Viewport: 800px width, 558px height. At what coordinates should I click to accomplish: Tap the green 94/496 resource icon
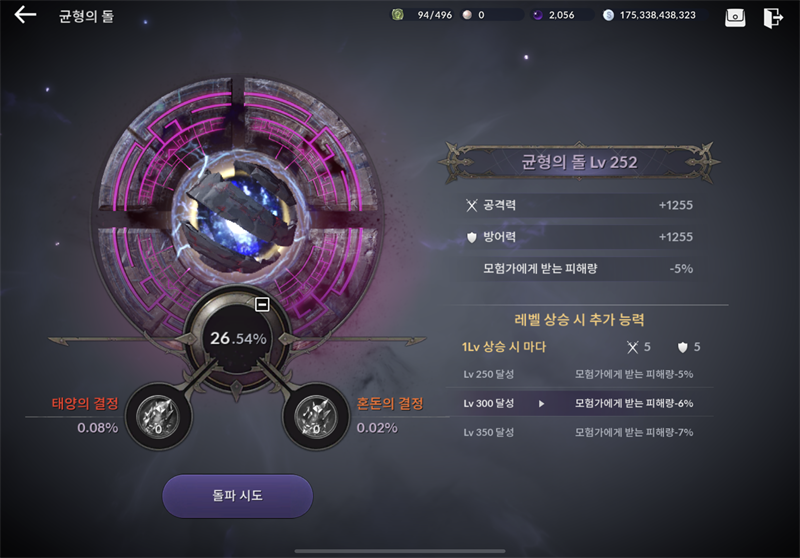coord(397,15)
